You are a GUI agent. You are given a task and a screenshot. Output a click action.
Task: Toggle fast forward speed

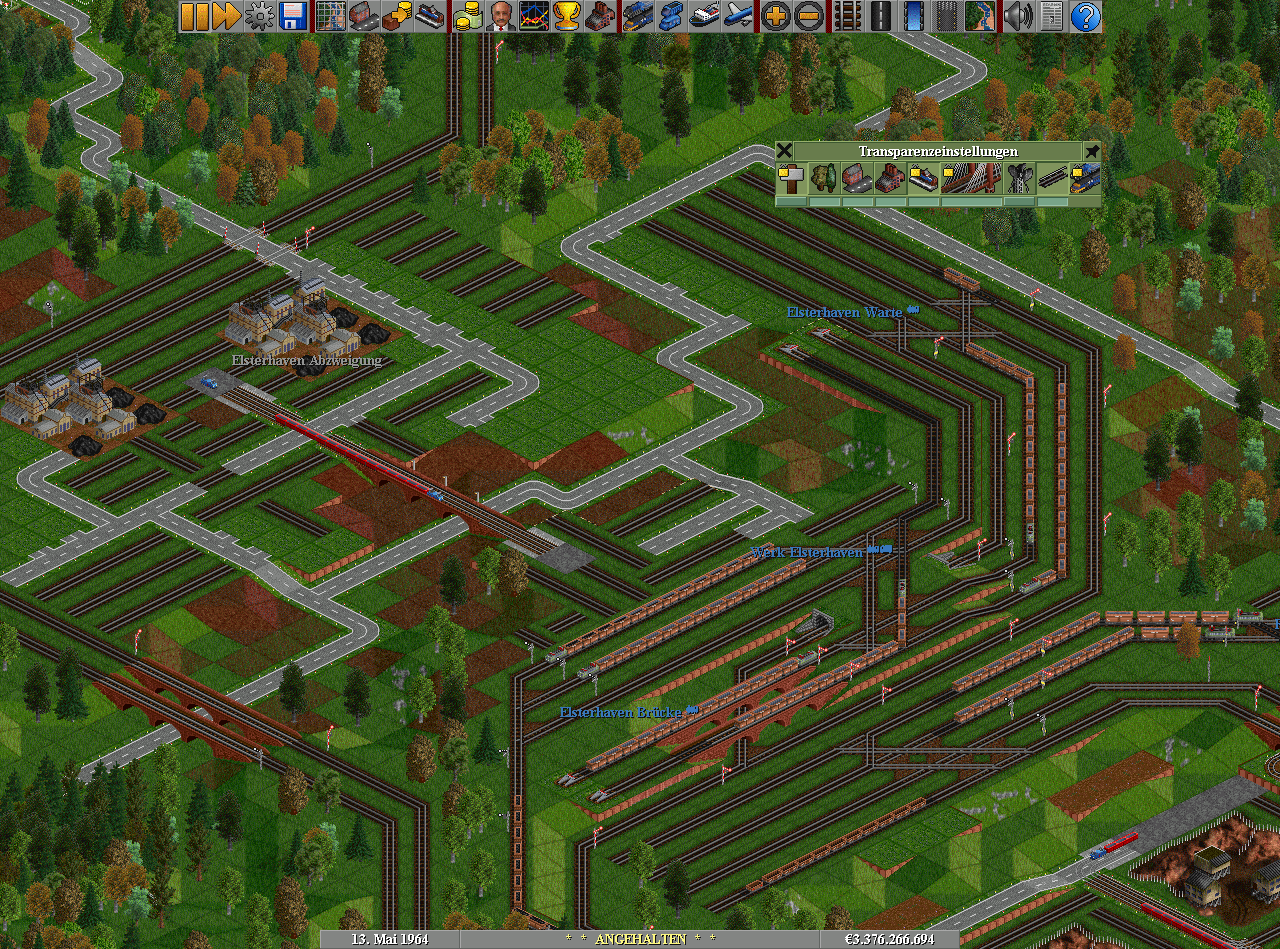(227, 16)
